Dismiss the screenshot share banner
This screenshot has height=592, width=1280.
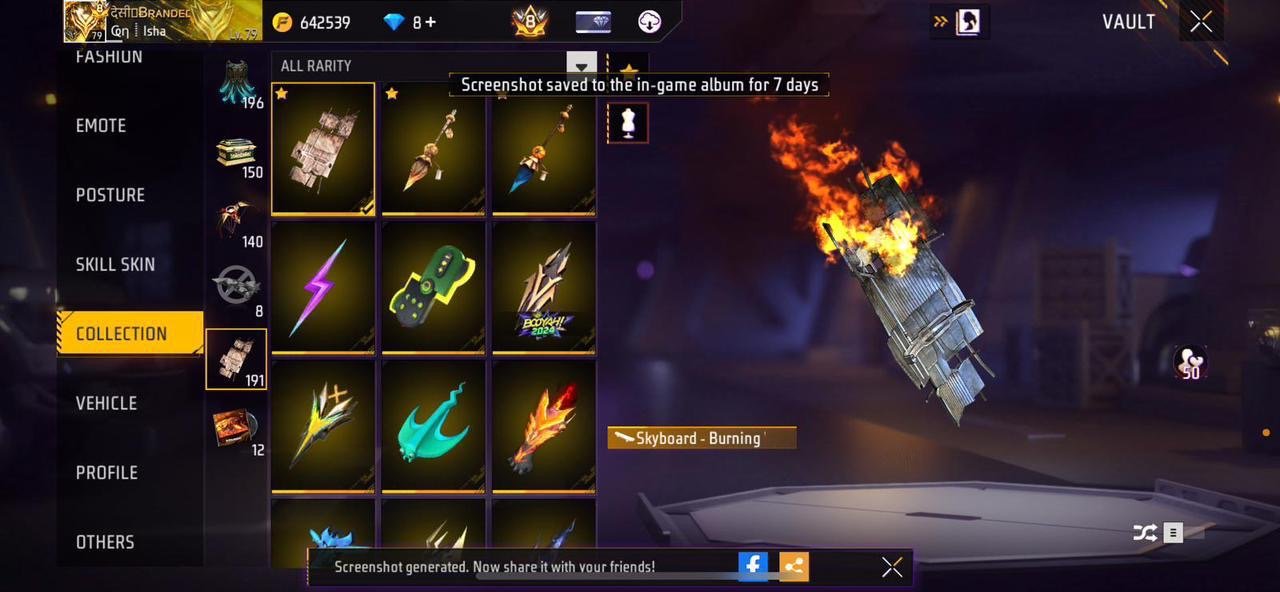pos(892,567)
